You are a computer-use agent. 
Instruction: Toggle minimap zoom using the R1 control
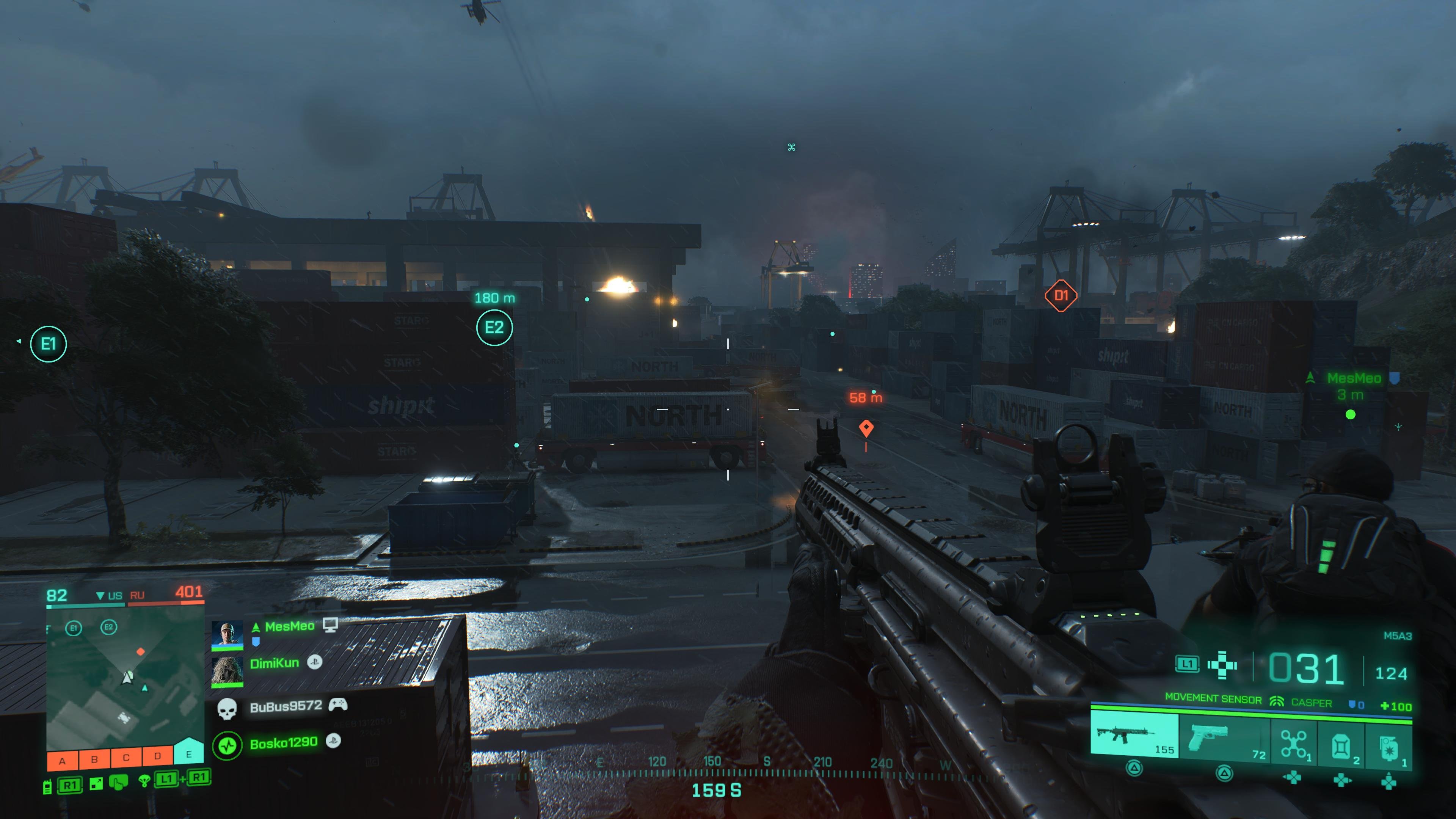tap(71, 785)
